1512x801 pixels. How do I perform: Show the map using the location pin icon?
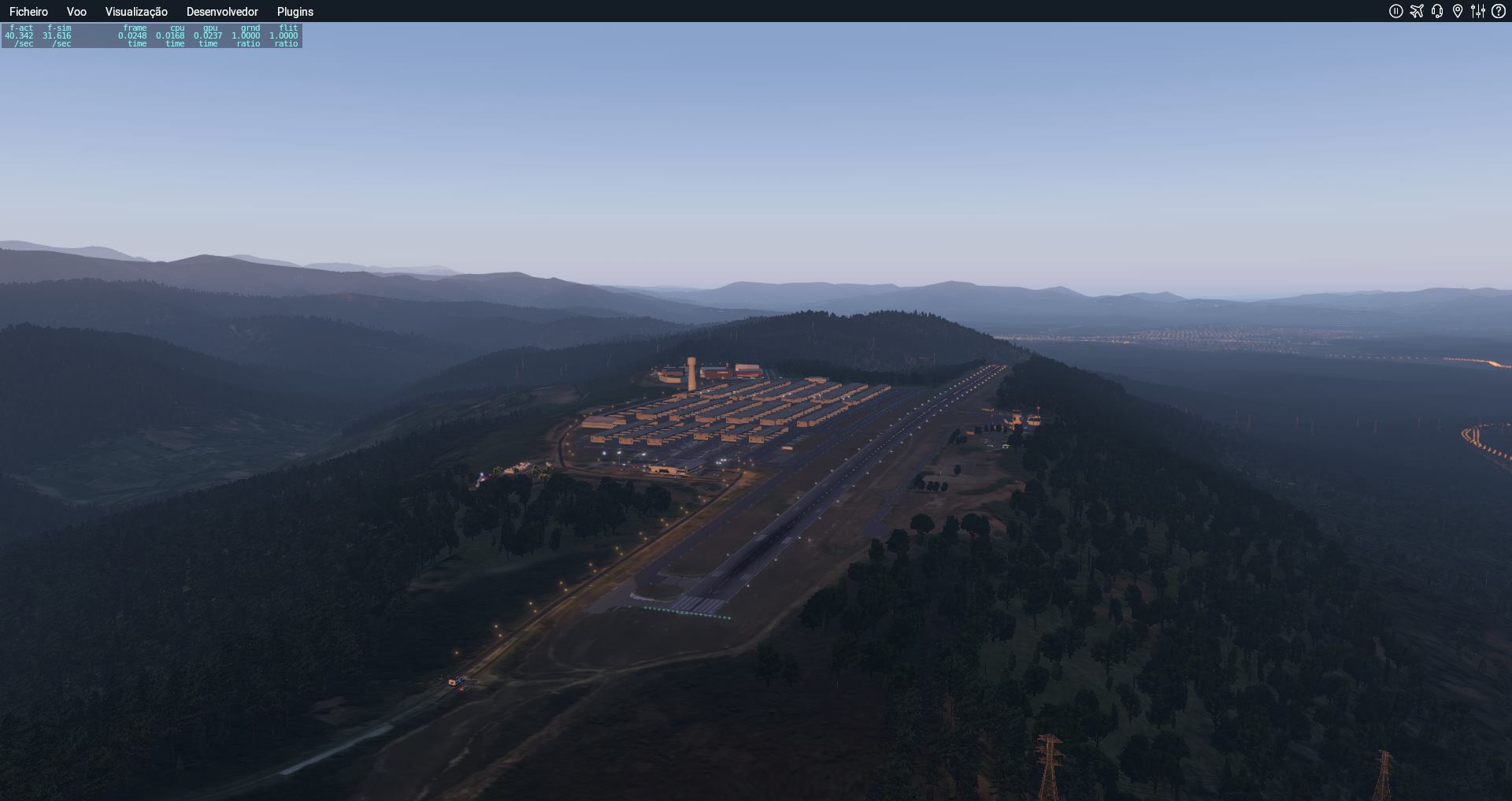click(x=1458, y=11)
